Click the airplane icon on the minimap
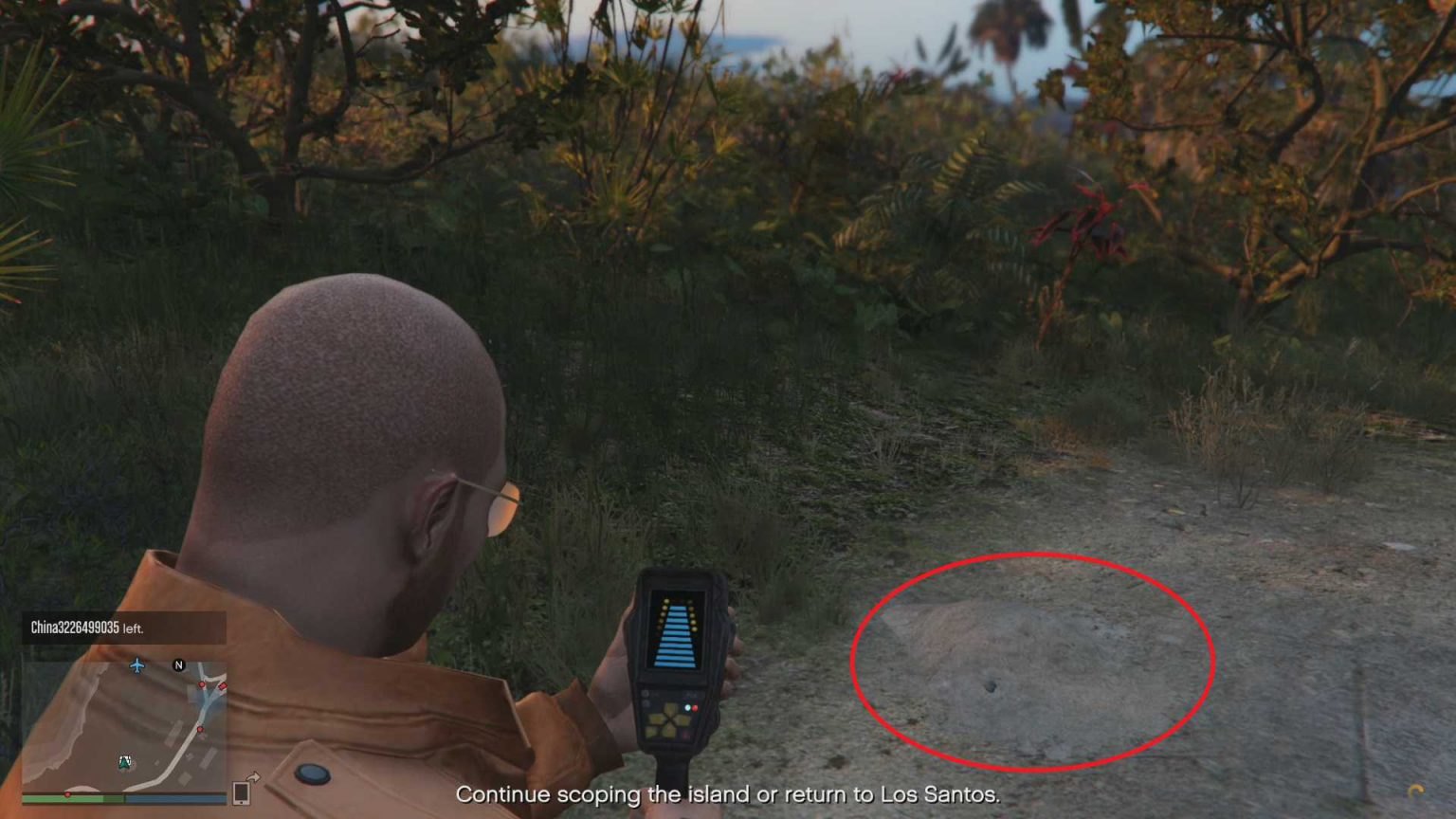 tap(136, 665)
